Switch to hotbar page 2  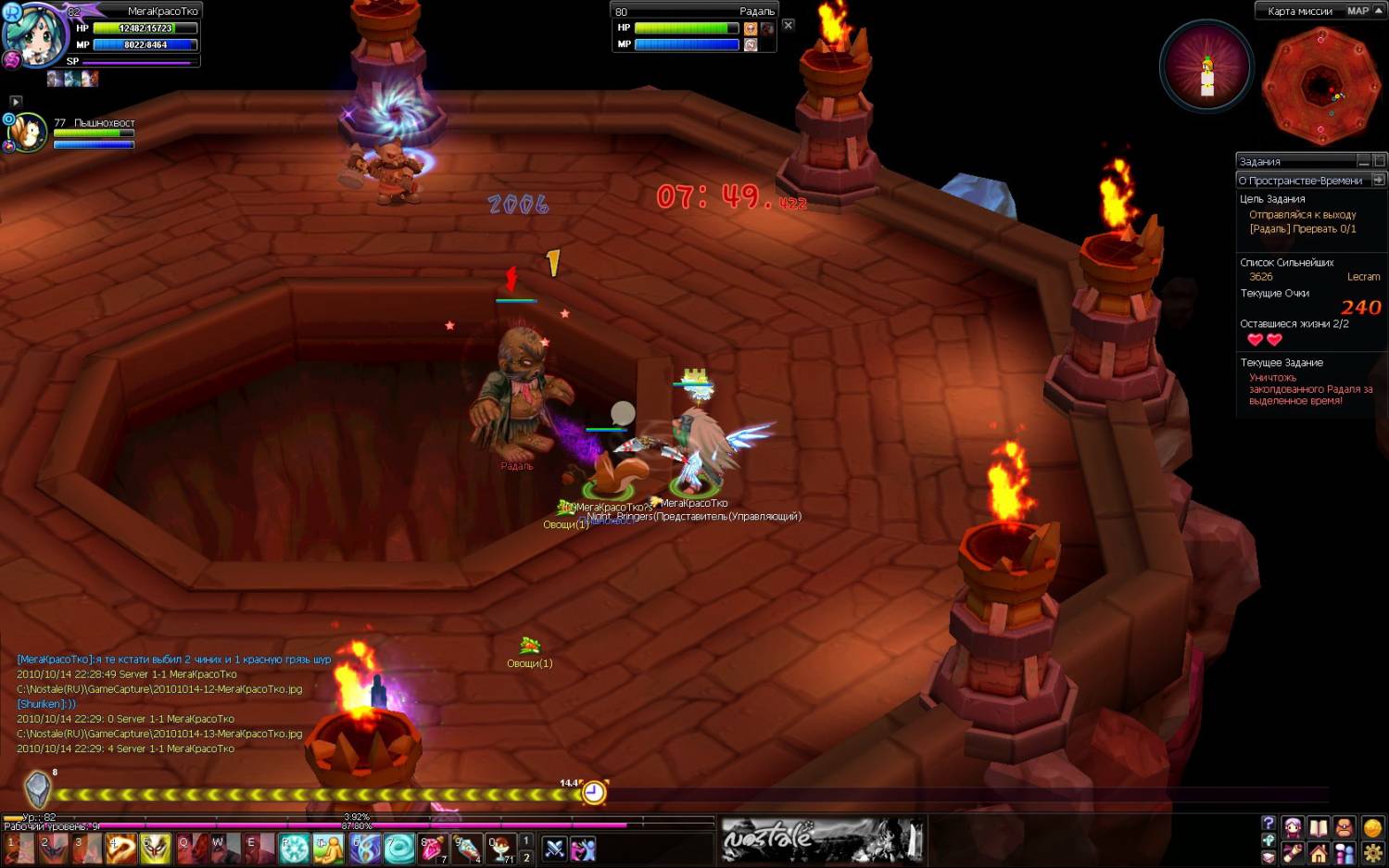pos(526,857)
